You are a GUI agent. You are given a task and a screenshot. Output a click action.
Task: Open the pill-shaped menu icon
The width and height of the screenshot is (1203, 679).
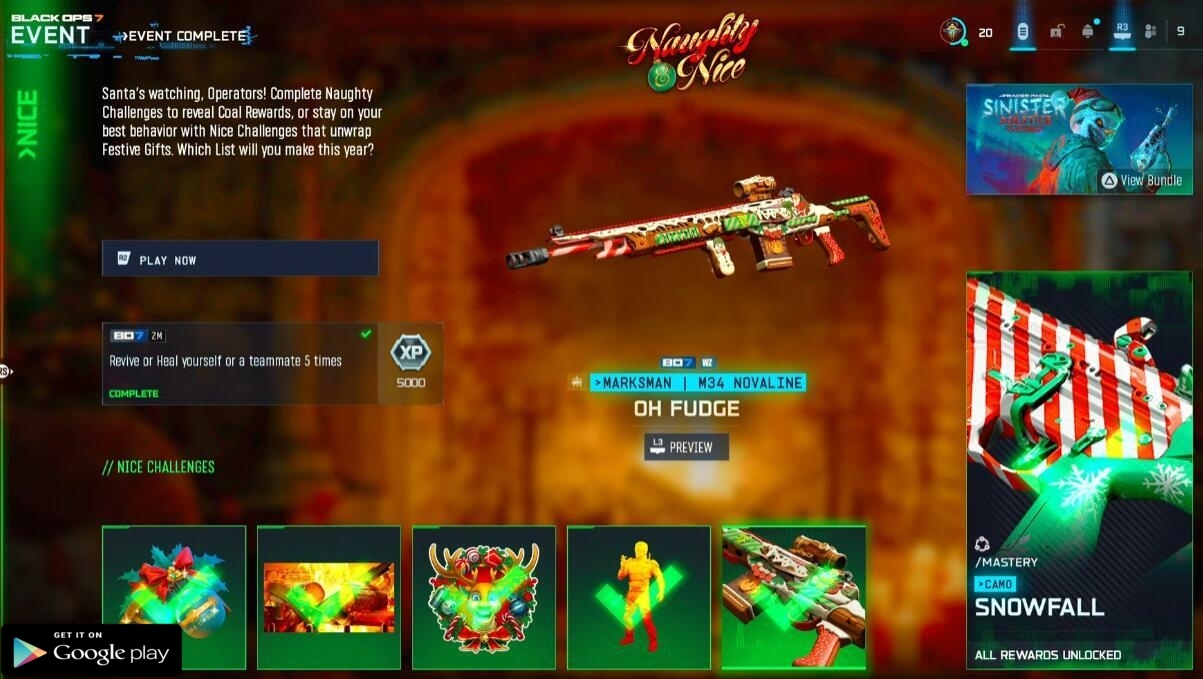coord(1022,32)
